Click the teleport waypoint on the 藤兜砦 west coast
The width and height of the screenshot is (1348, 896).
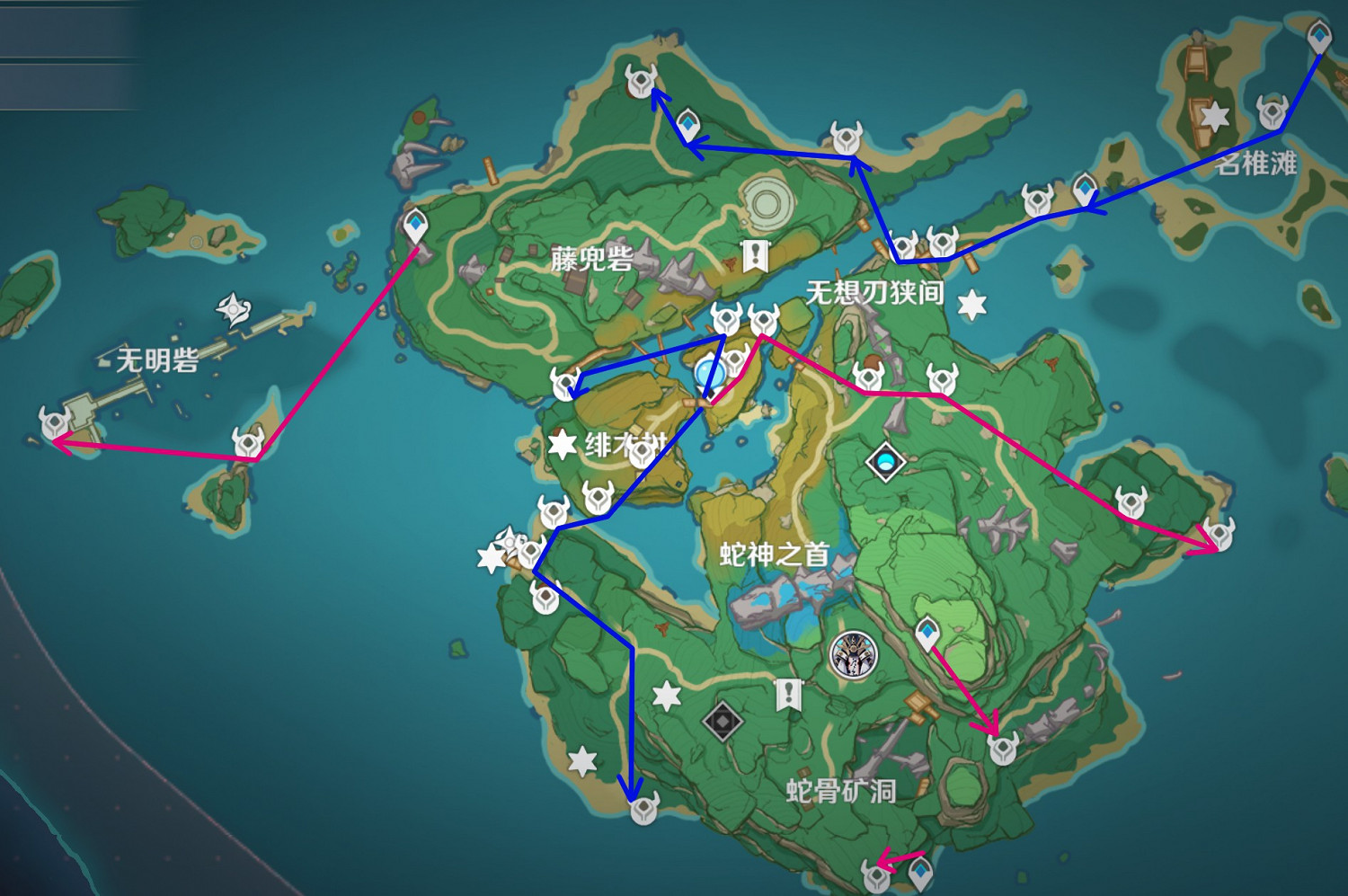point(416,225)
